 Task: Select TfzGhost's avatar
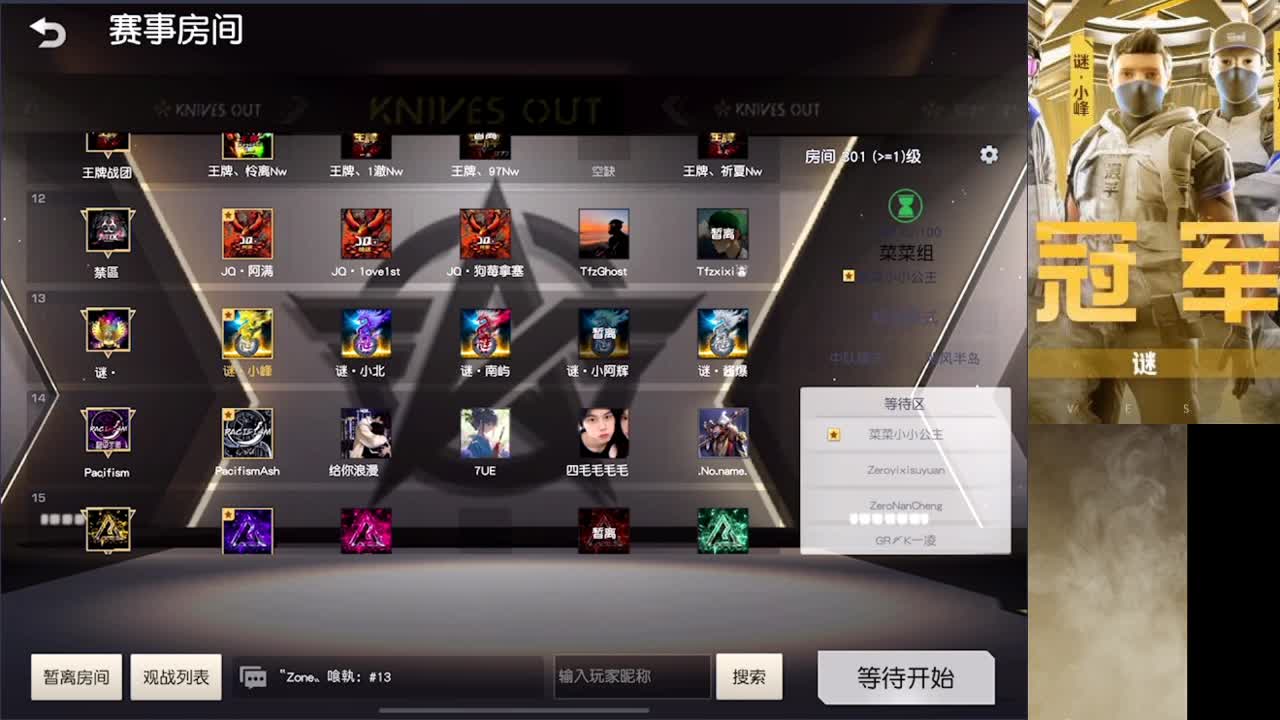click(x=605, y=232)
